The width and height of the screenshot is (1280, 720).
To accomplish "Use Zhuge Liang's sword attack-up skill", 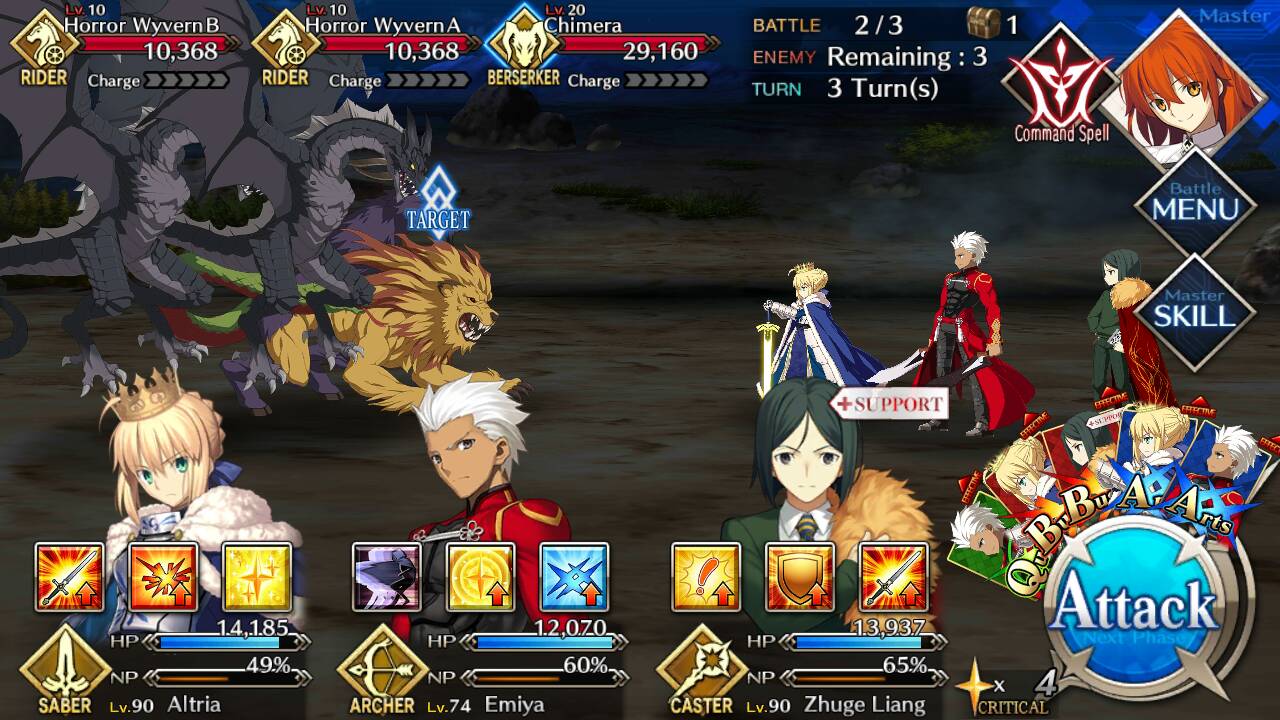I will (x=894, y=577).
